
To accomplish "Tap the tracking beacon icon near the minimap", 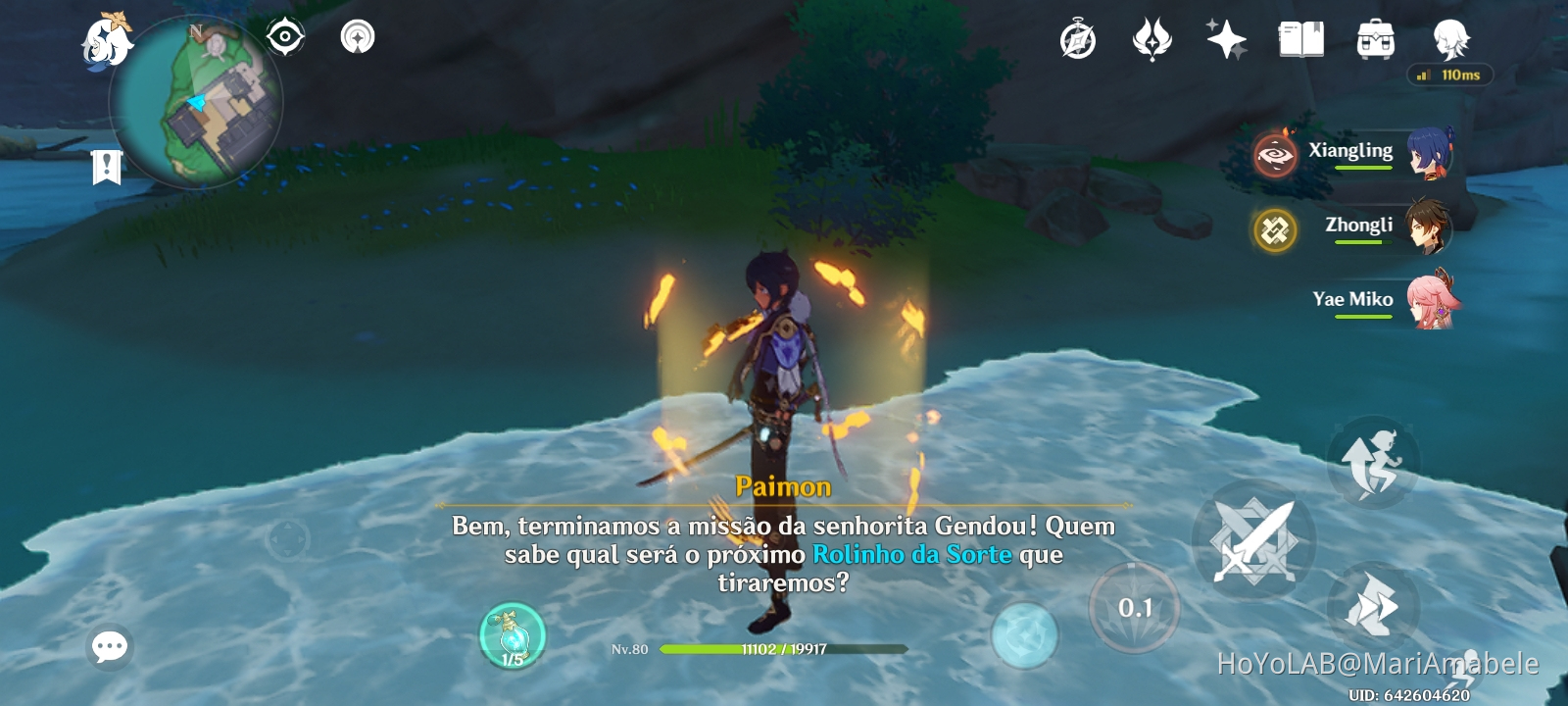I will point(358,35).
